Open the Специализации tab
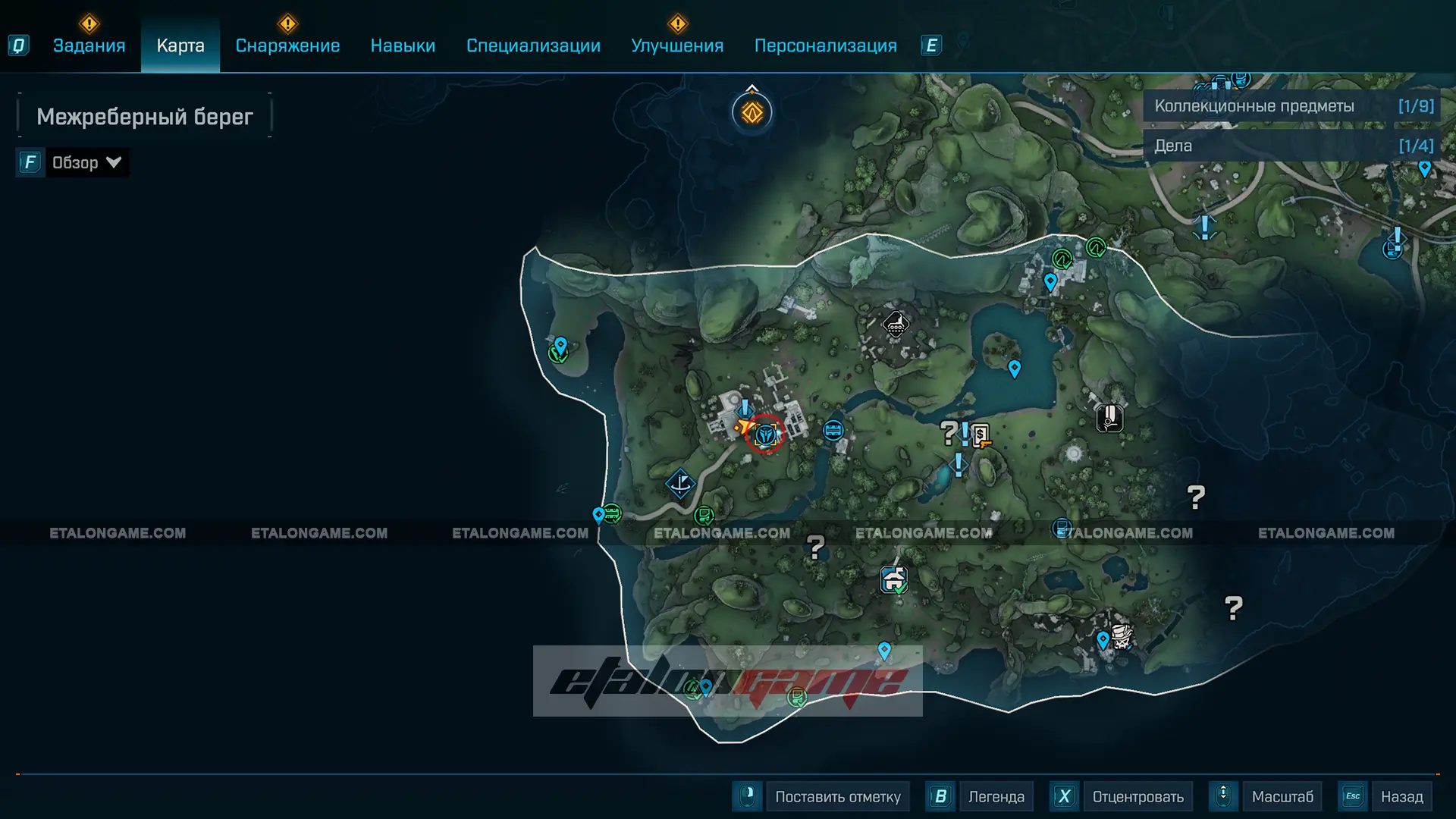Image resolution: width=1456 pixels, height=819 pixels. (533, 45)
